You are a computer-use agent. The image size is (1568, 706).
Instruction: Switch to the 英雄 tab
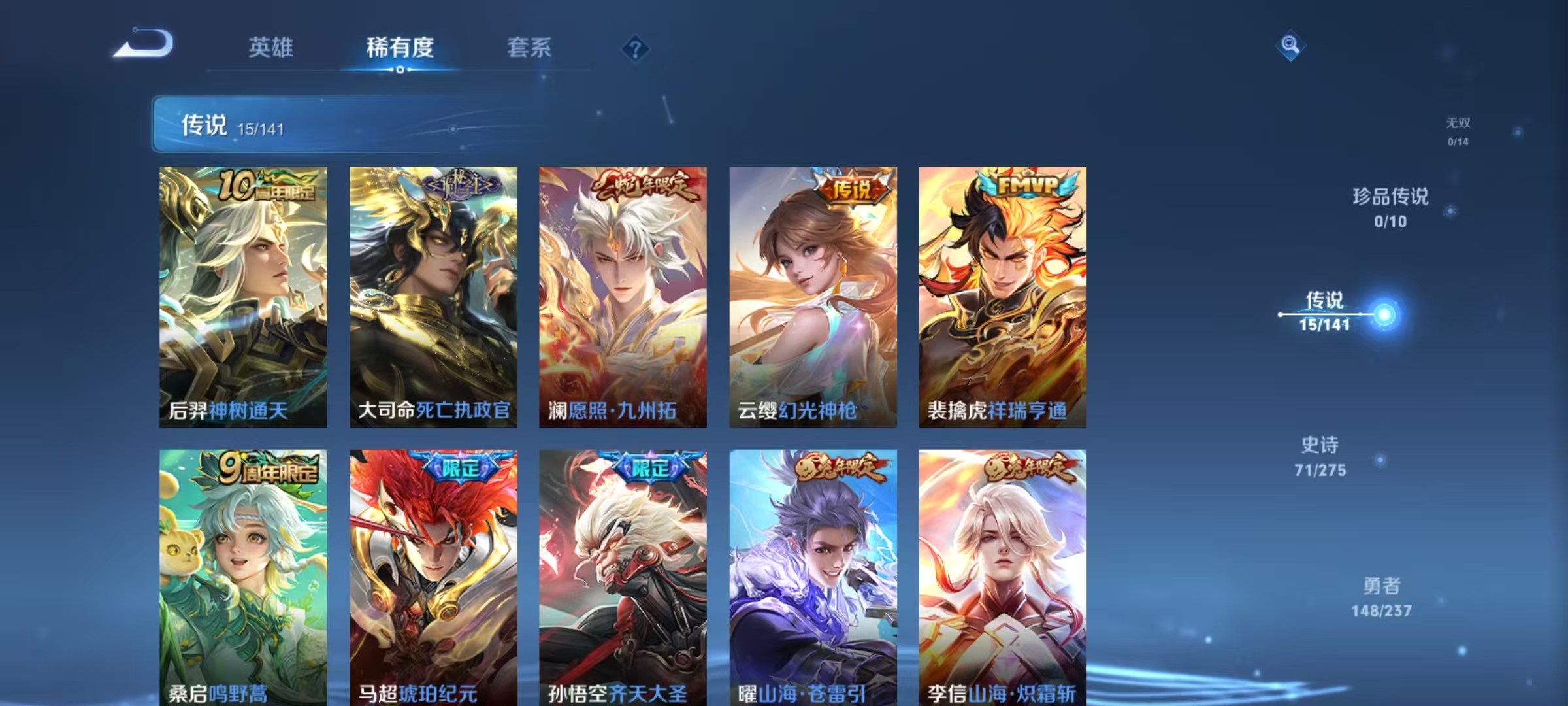(272, 48)
